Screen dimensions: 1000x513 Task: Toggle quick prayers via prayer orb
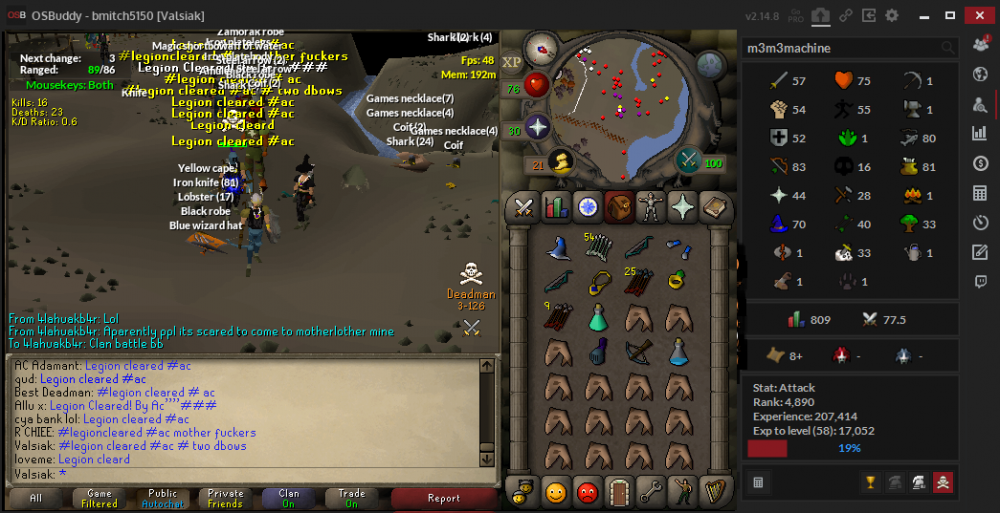[x=538, y=128]
